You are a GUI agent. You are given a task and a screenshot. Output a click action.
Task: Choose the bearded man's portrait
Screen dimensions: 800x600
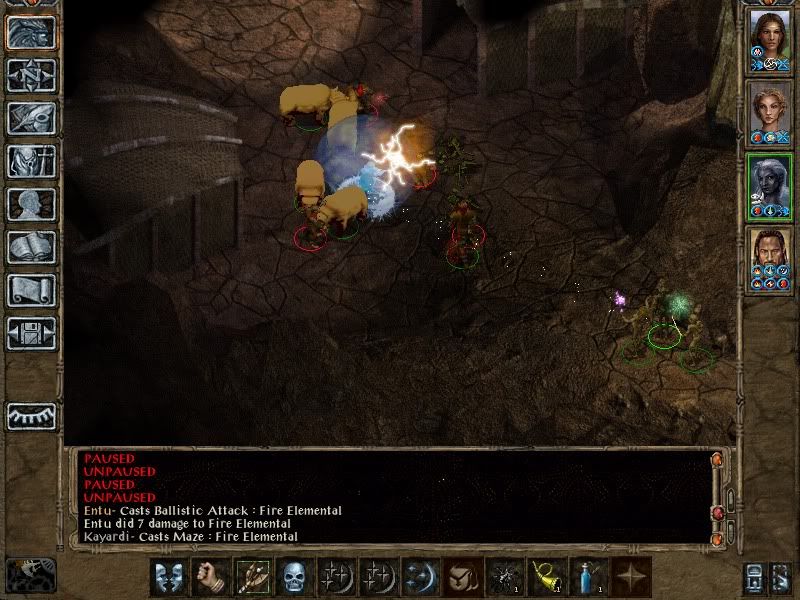pos(770,260)
